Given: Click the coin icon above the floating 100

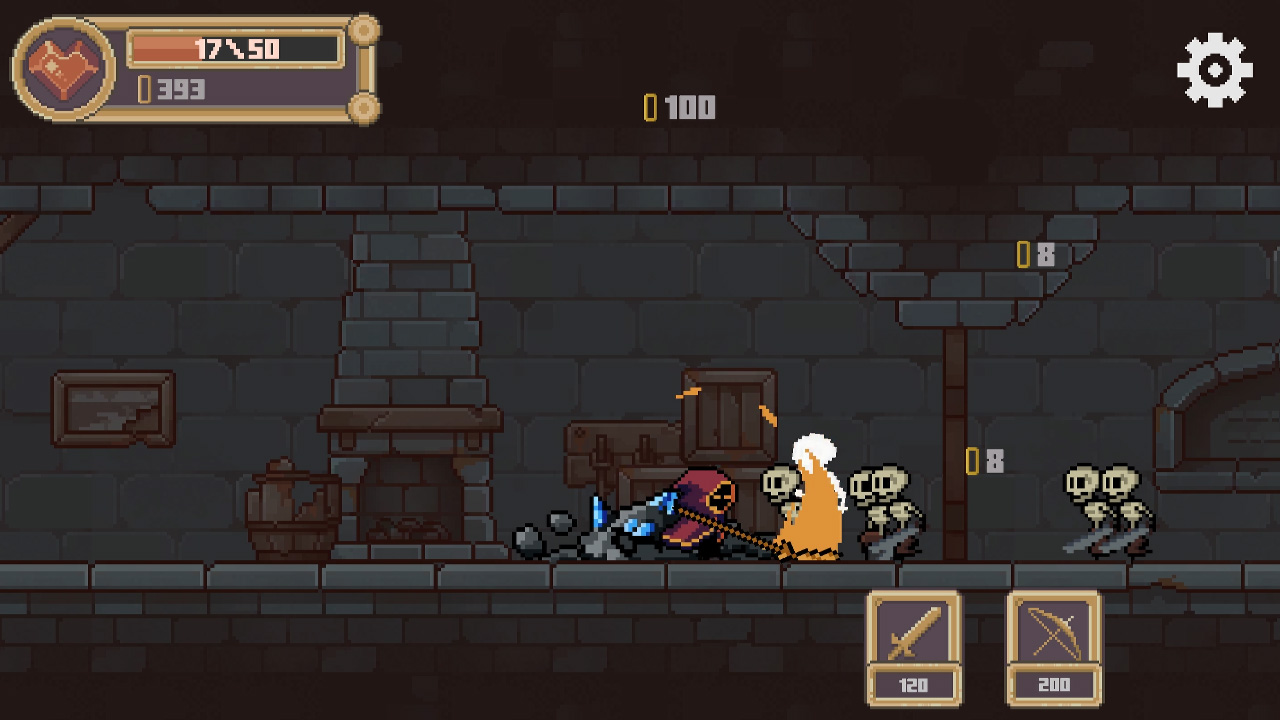Looking at the screenshot, I should [x=652, y=106].
